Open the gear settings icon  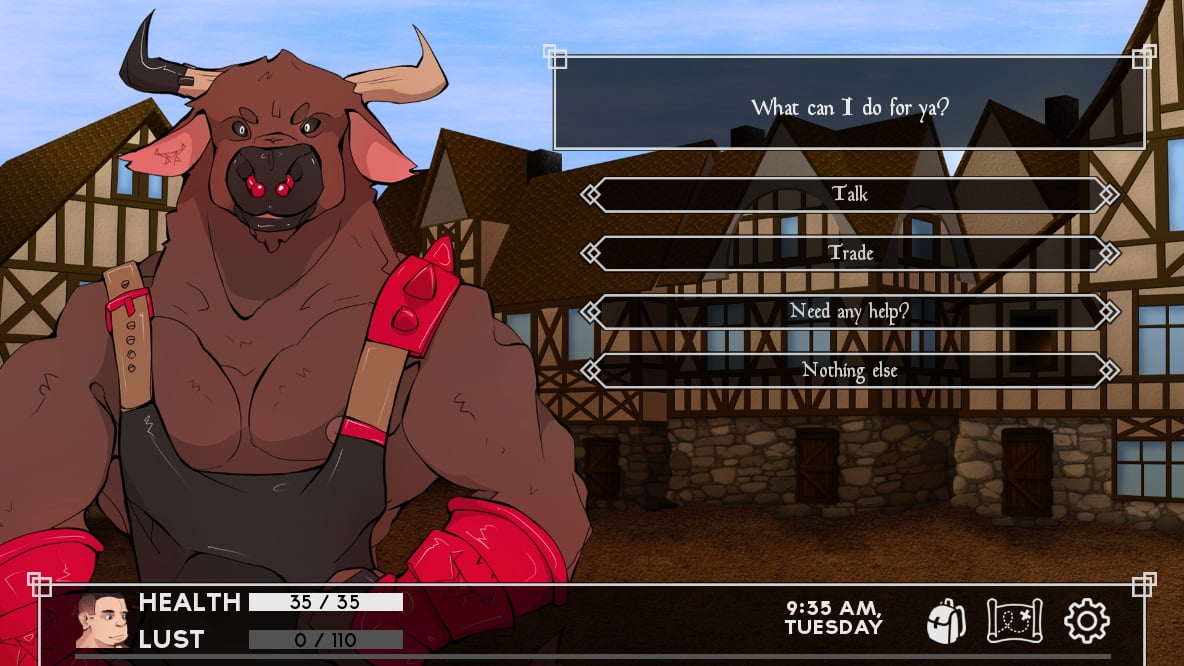pyautogui.click(x=1086, y=621)
